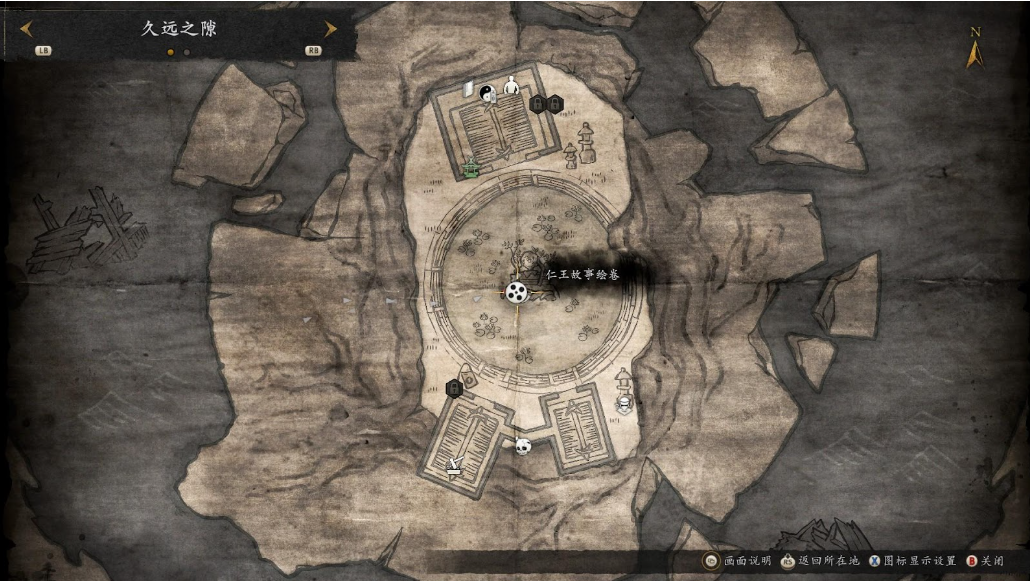This screenshot has height=581, width=1030.
Task: Switch to the previous map with left arrow
Action: pos(26,29)
